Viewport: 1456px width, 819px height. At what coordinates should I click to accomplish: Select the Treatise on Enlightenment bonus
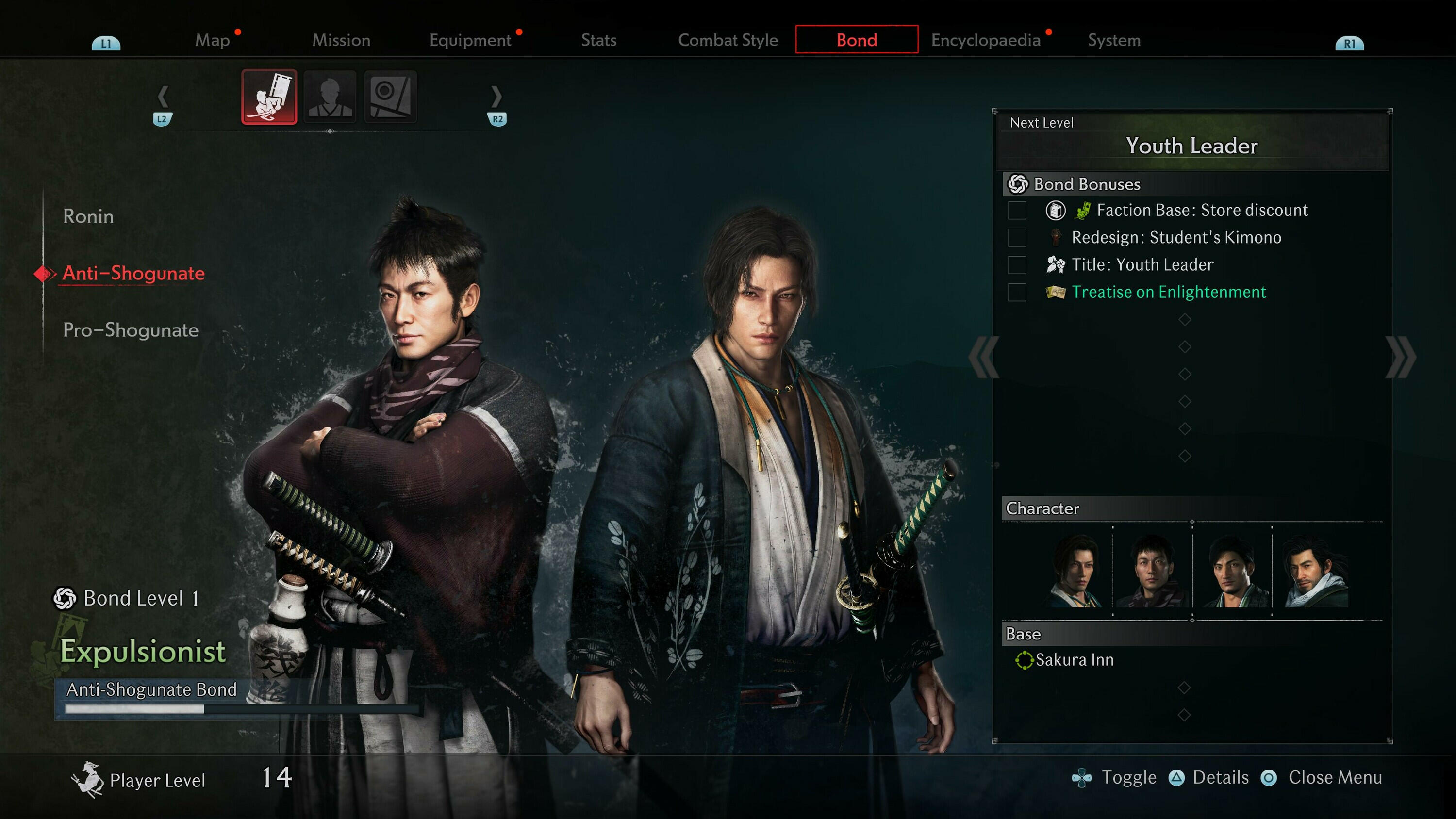coord(1168,292)
